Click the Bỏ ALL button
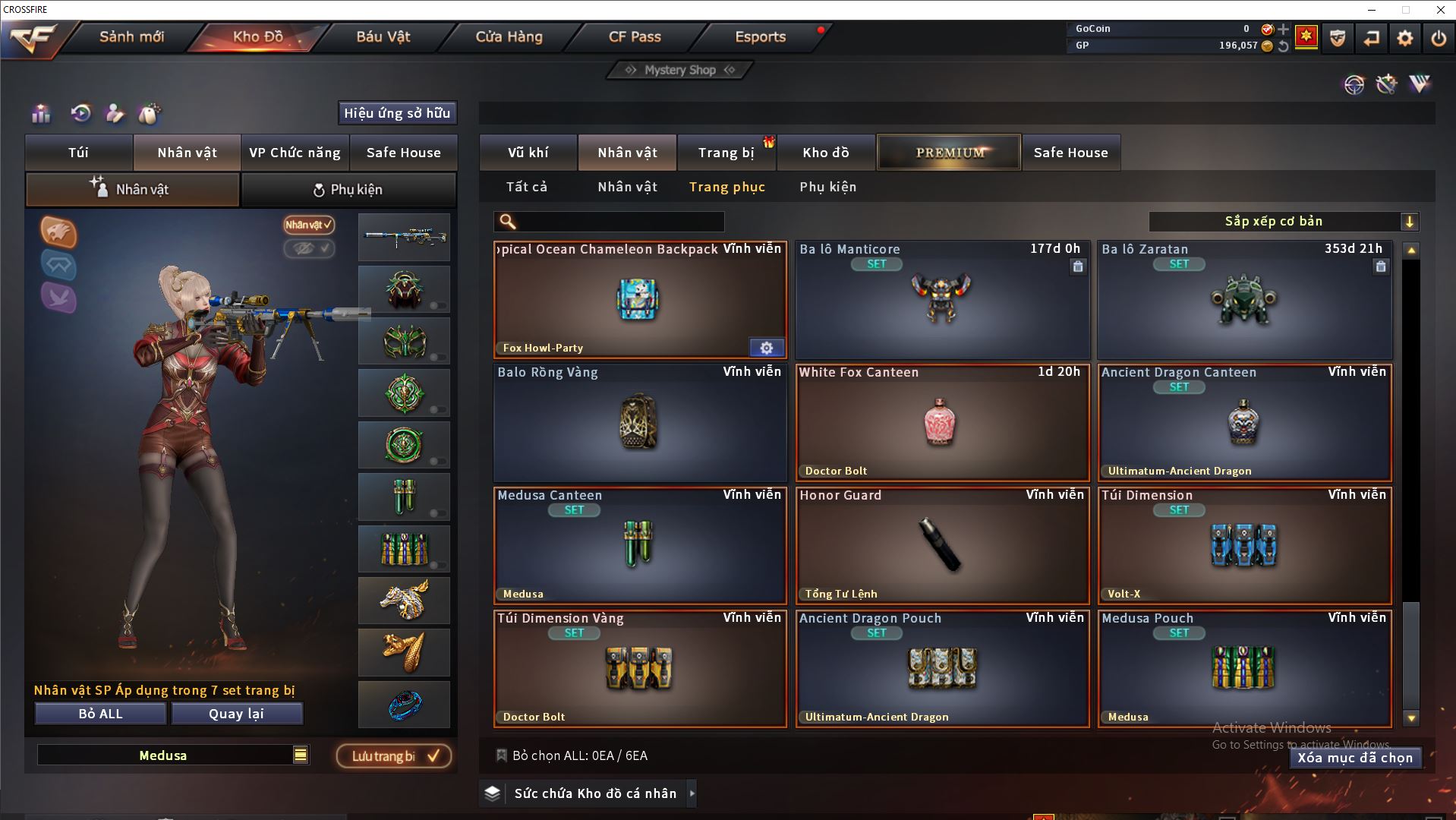Screen dimensions: 1456x820 (100, 714)
